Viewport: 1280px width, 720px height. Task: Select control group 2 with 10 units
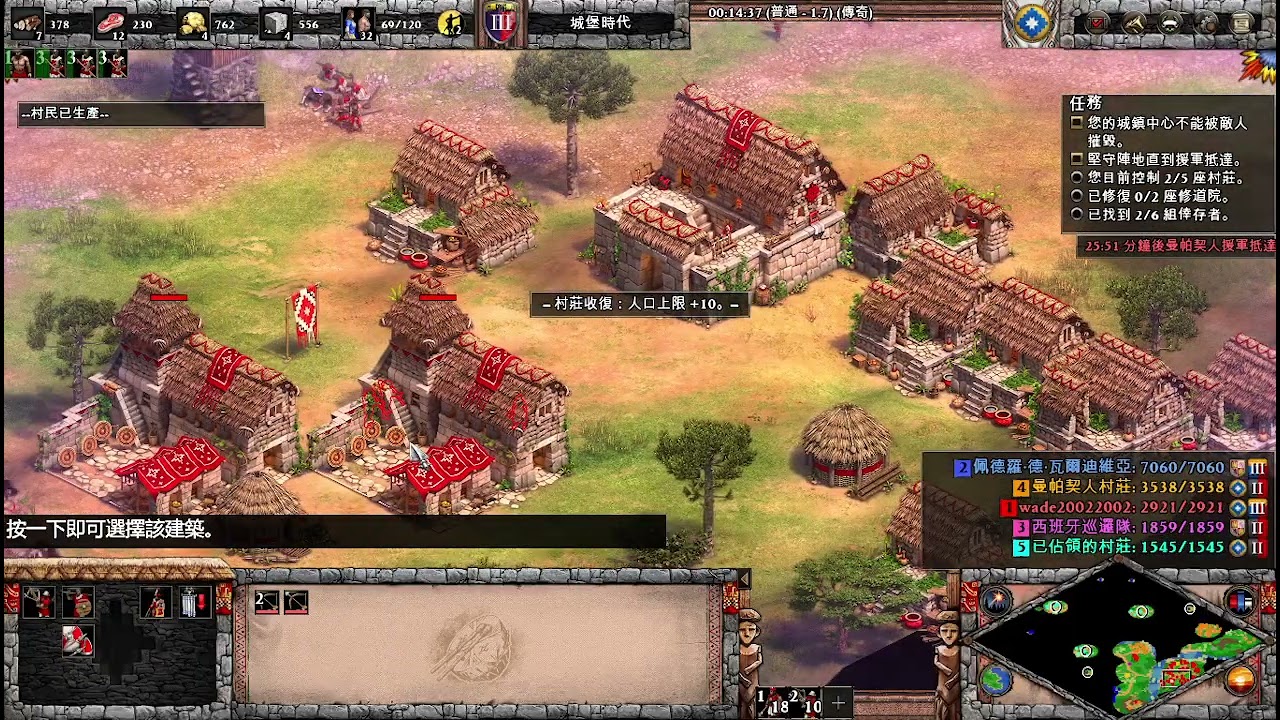pos(806,702)
